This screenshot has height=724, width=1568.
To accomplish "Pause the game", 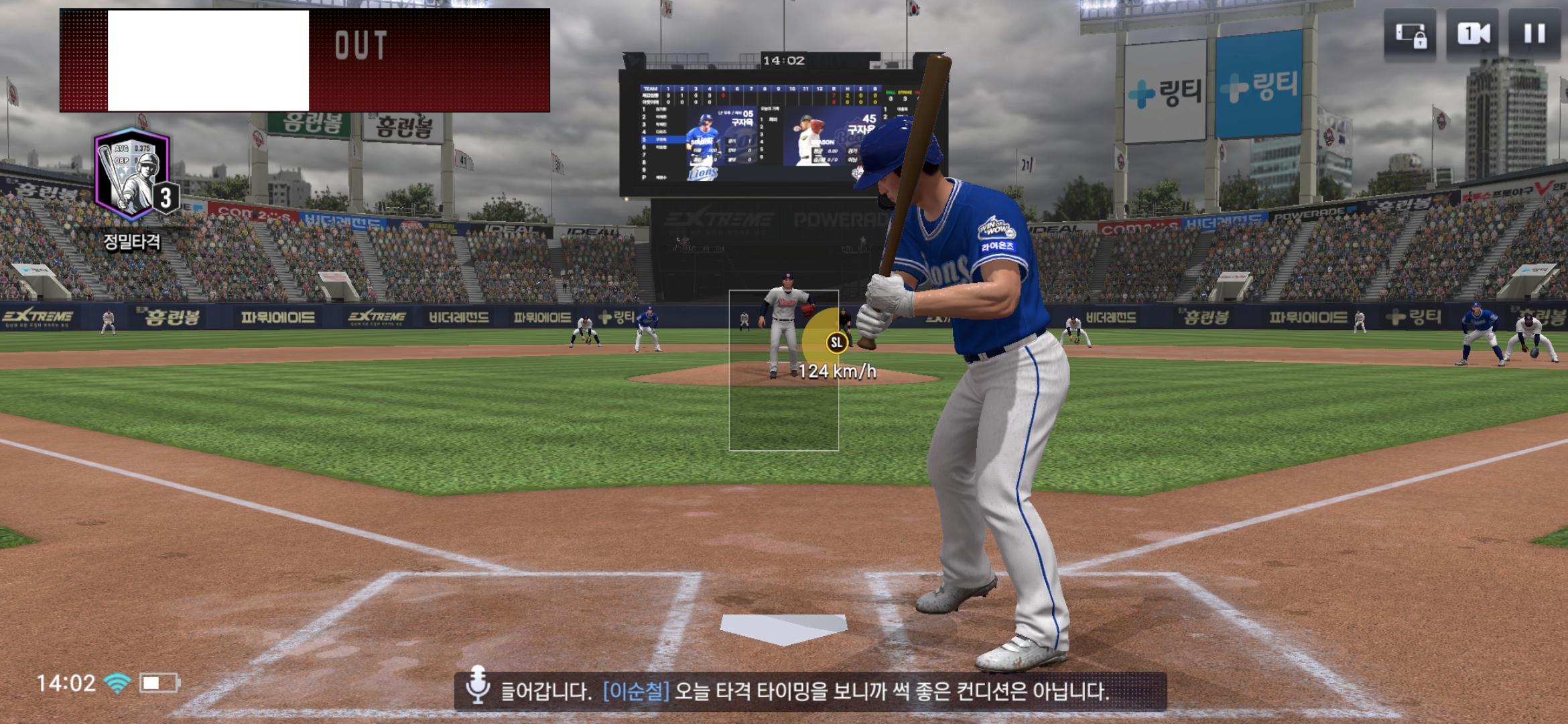I will pyautogui.click(x=1534, y=35).
